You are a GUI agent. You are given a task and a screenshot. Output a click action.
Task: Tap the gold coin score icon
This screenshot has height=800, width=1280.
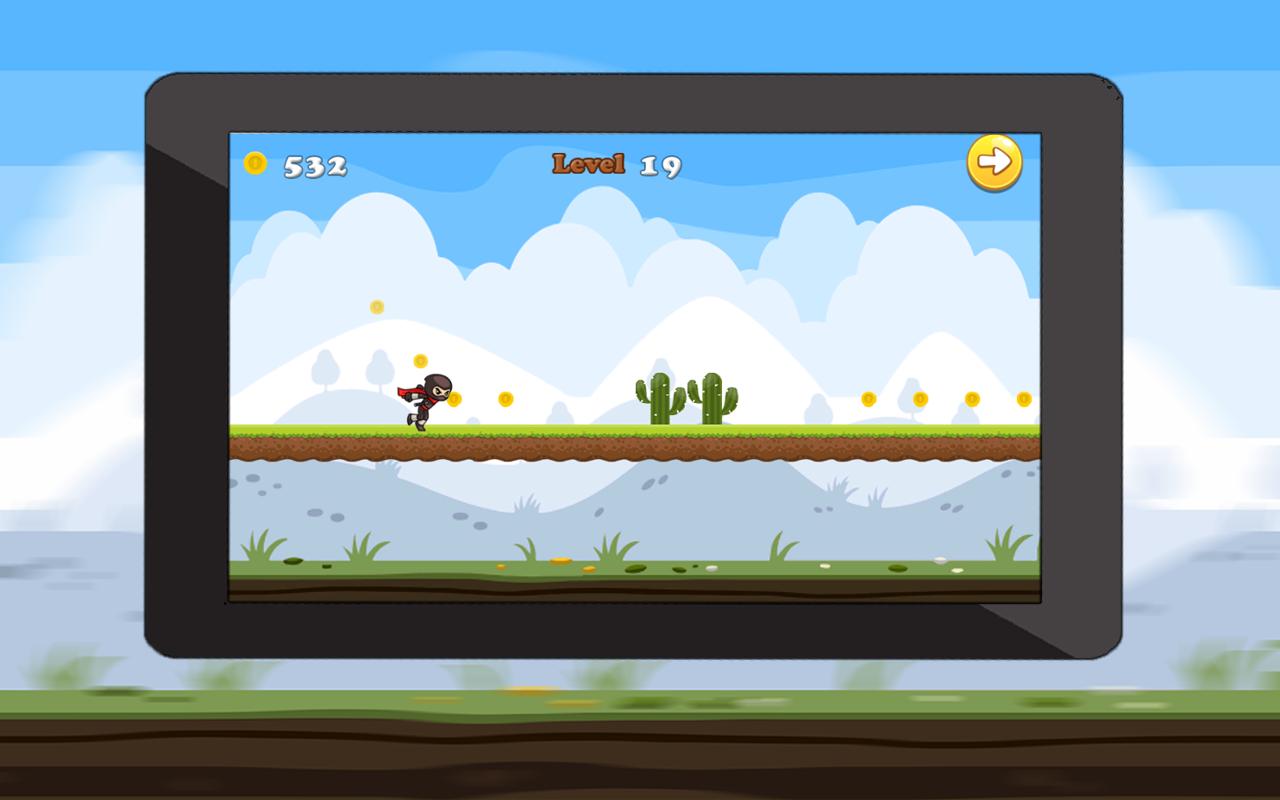pyautogui.click(x=256, y=163)
